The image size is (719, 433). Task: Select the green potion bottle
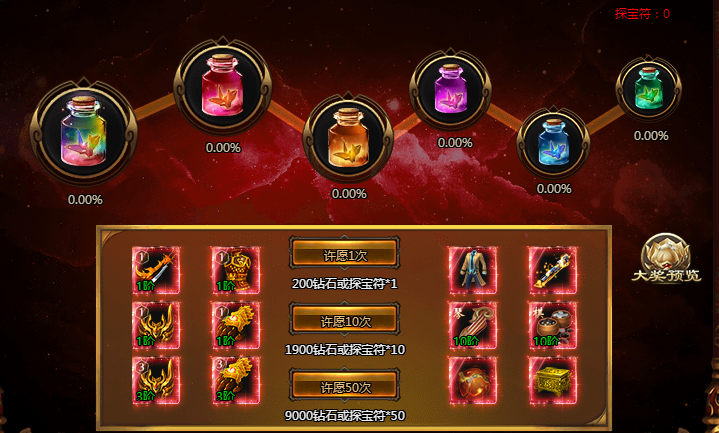pos(649,89)
